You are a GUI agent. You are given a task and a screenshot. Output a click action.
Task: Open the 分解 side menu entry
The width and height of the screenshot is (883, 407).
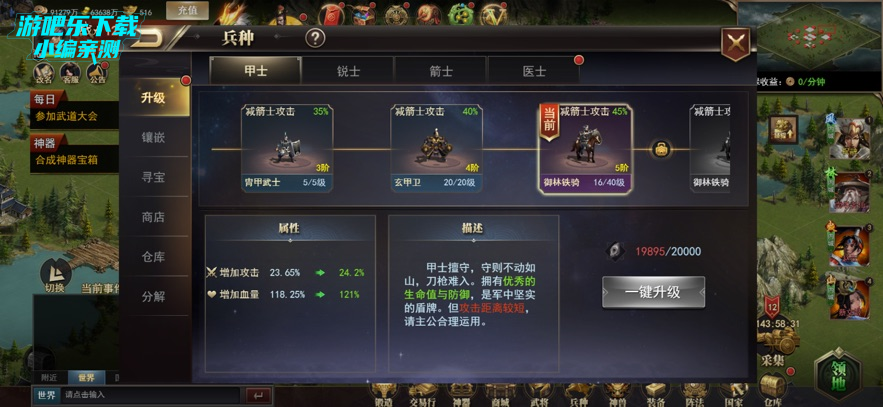pyautogui.click(x=153, y=297)
